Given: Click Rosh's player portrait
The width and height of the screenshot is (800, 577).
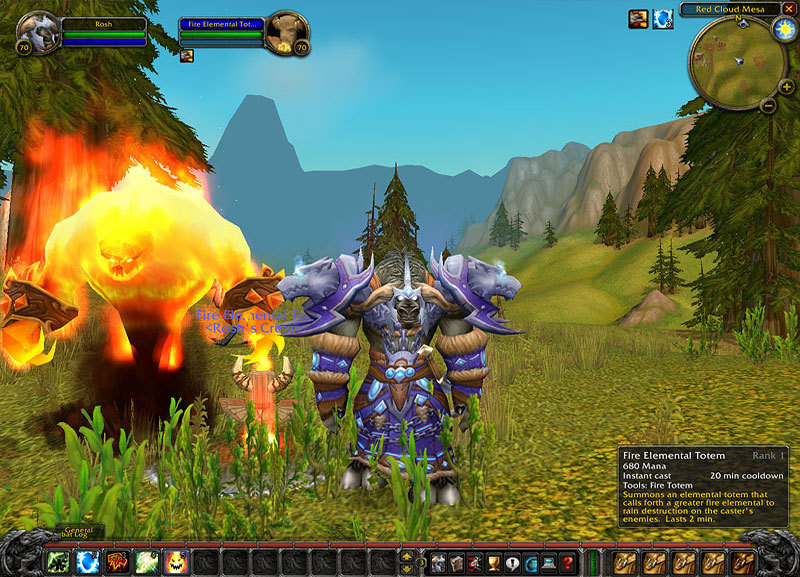Looking at the screenshot, I should pos(38,32).
